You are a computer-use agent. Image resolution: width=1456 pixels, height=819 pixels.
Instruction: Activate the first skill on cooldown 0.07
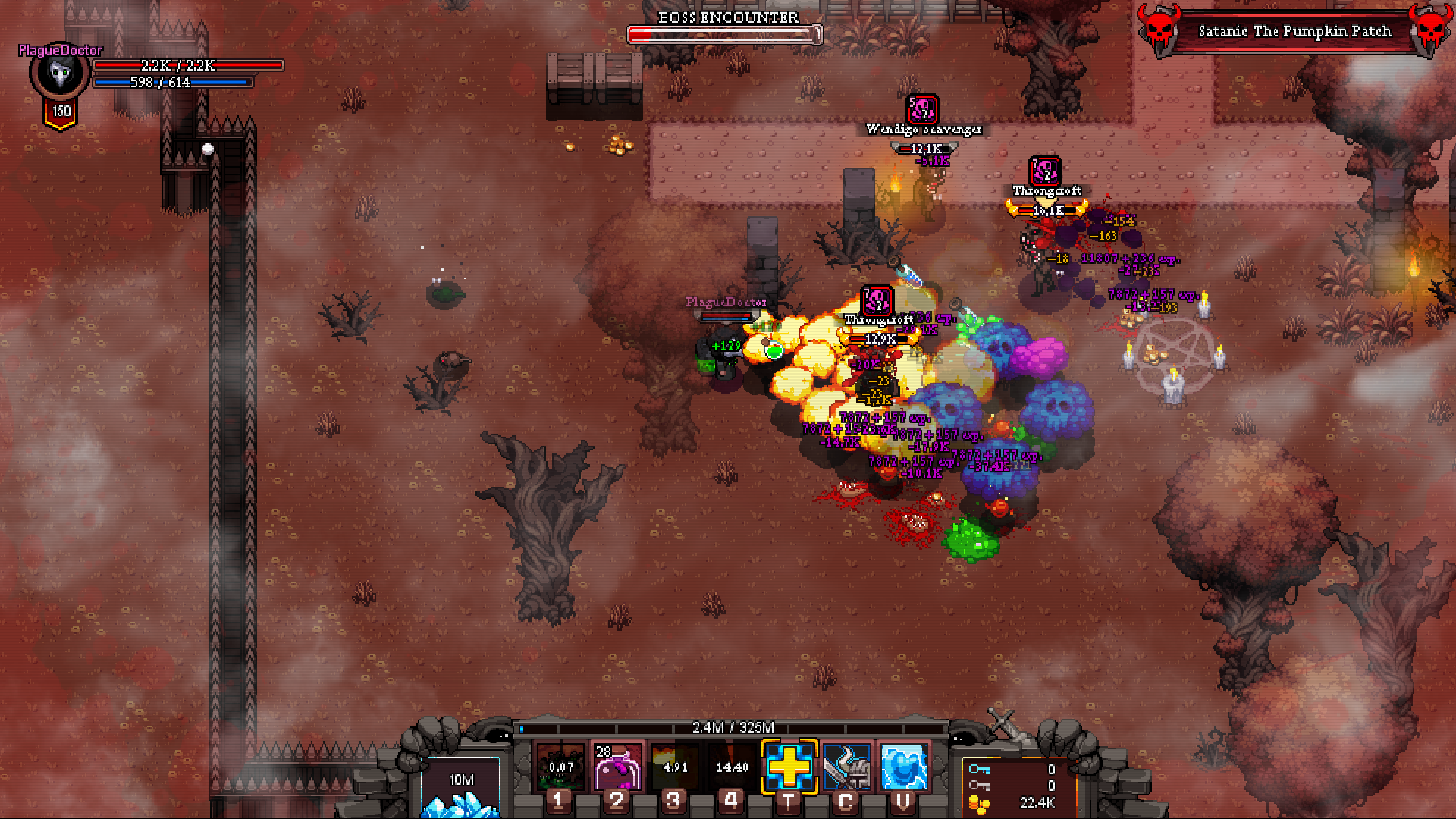point(560,767)
